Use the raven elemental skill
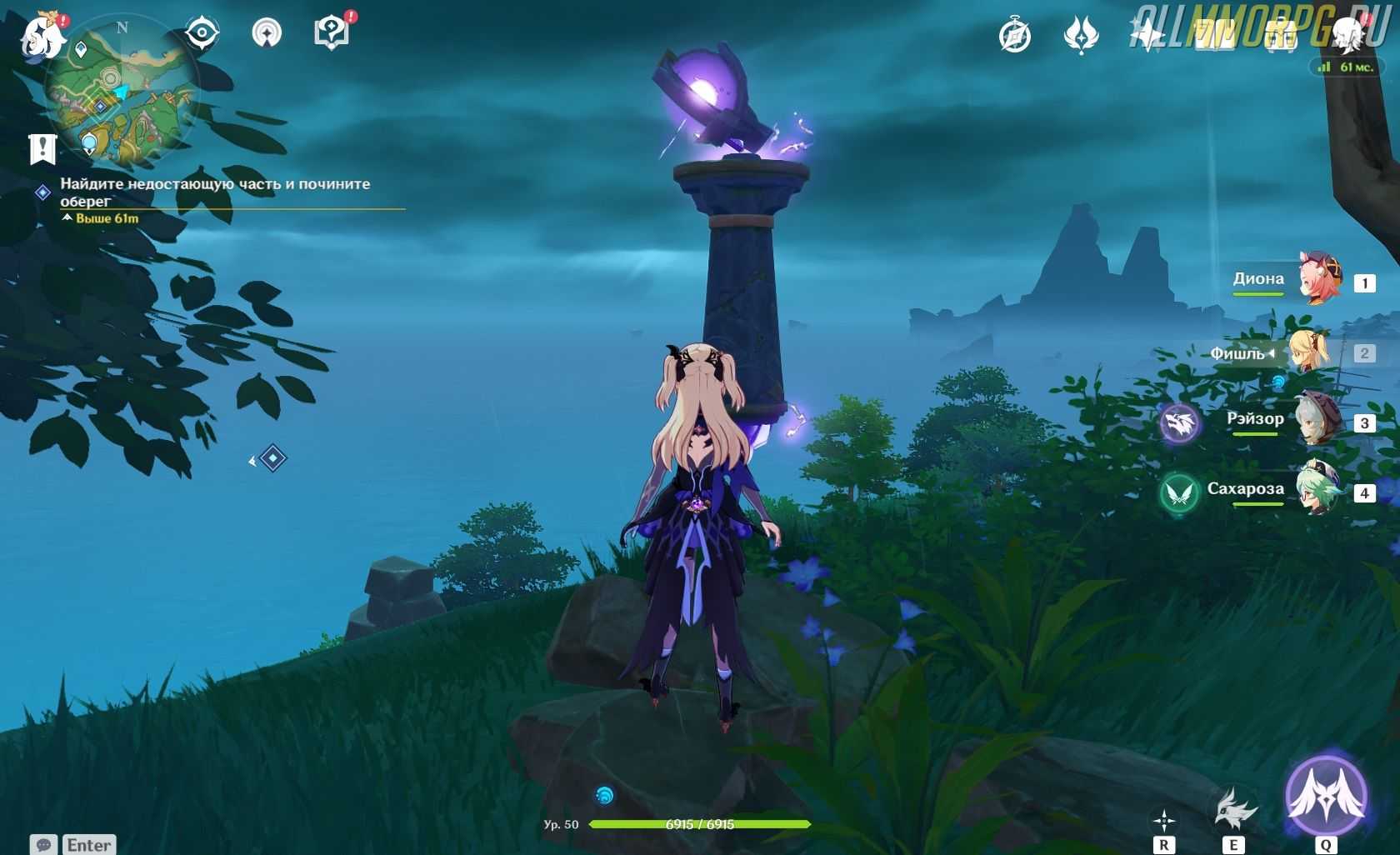This screenshot has height=855, width=1400. click(x=1233, y=807)
